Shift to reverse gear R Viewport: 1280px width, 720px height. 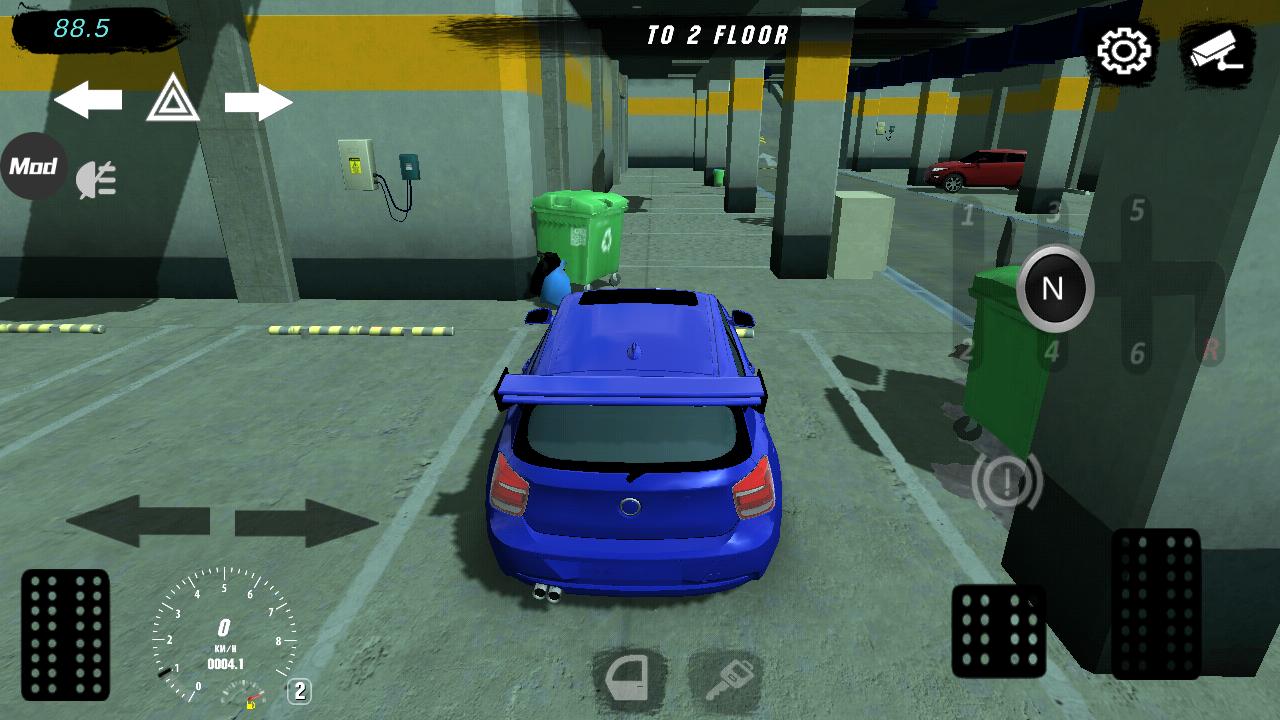pyautogui.click(x=1211, y=349)
